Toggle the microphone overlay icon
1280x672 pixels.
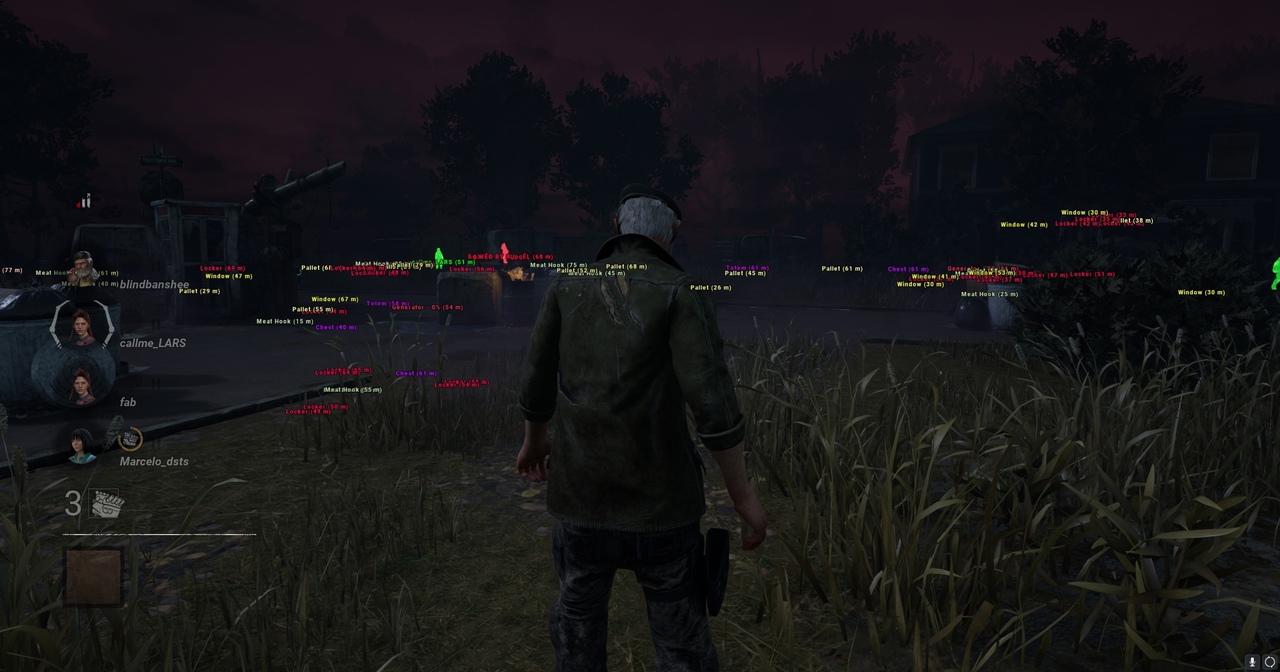point(1252,662)
